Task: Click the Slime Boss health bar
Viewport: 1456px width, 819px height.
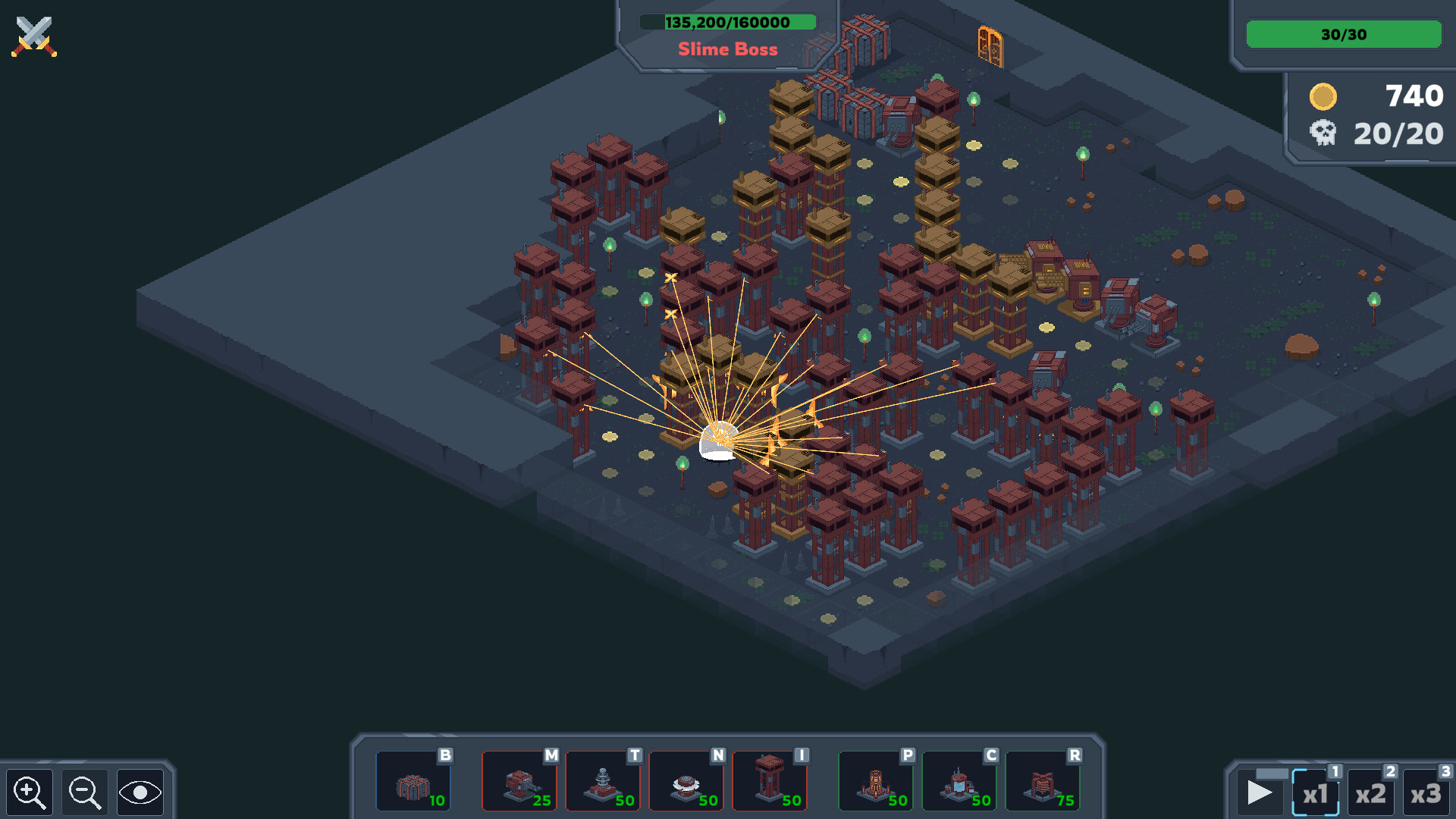Action: pos(728,22)
